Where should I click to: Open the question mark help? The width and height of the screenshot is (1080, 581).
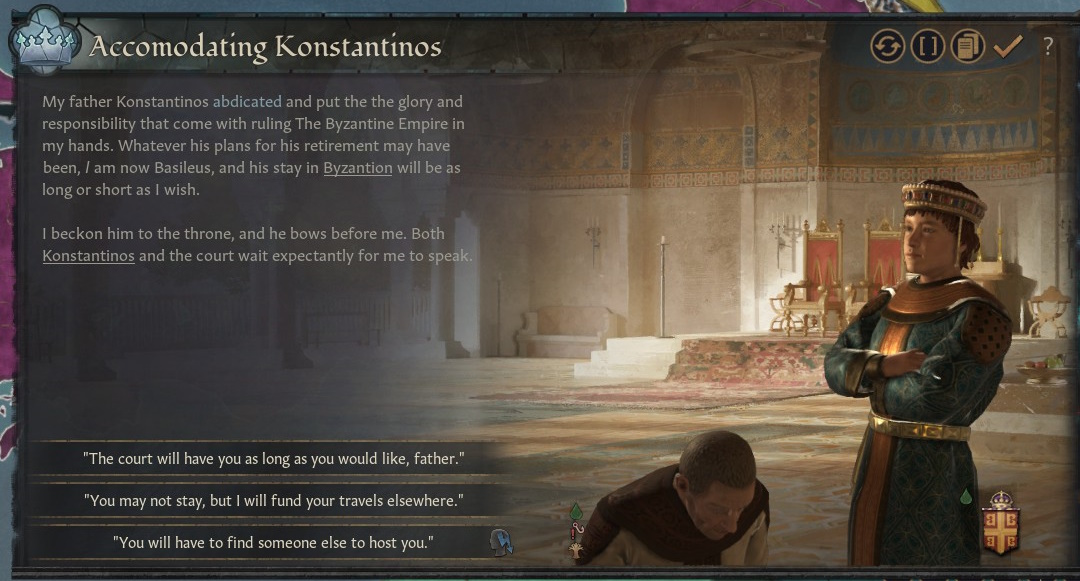tap(1047, 46)
